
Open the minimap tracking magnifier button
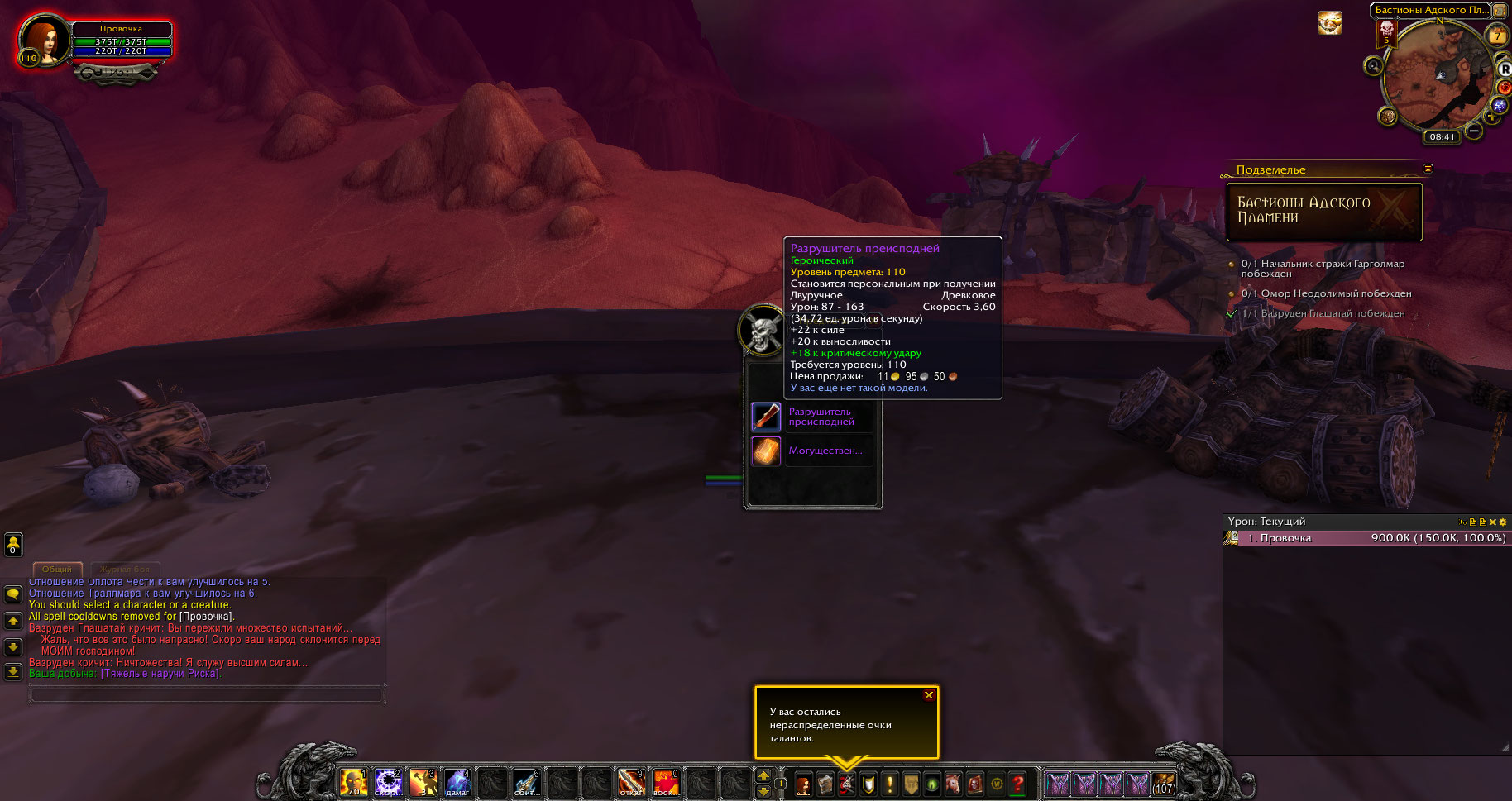(1373, 66)
